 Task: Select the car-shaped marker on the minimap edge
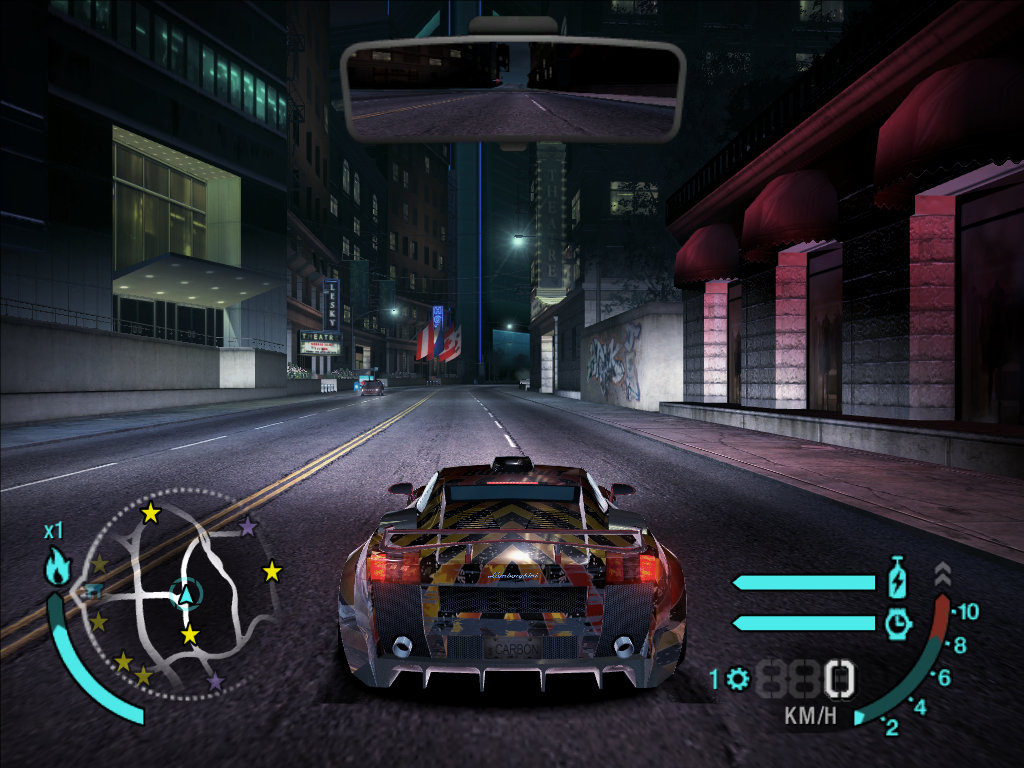[92, 591]
